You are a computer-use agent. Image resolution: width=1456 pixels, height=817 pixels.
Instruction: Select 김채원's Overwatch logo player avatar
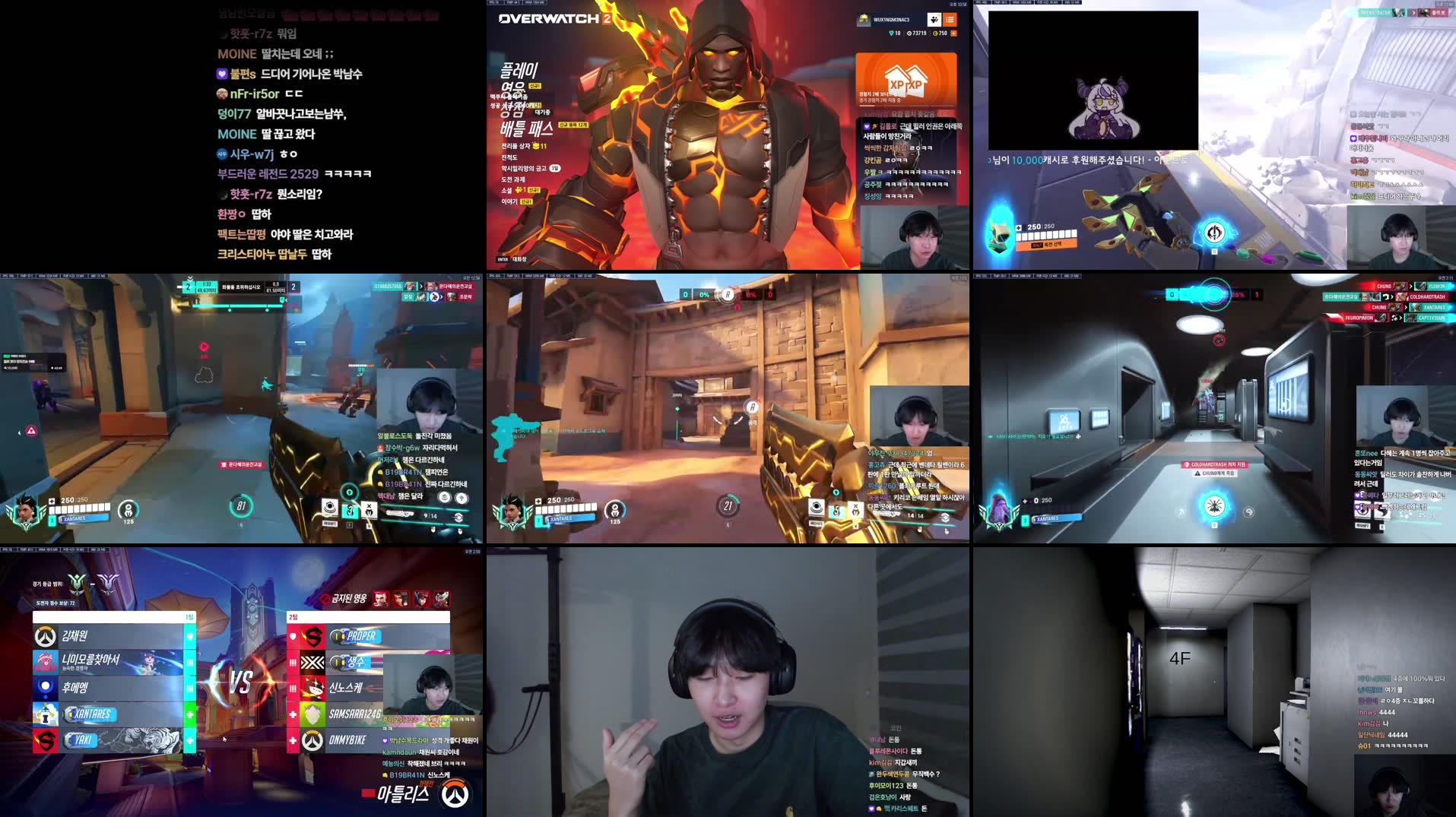point(45,637)
